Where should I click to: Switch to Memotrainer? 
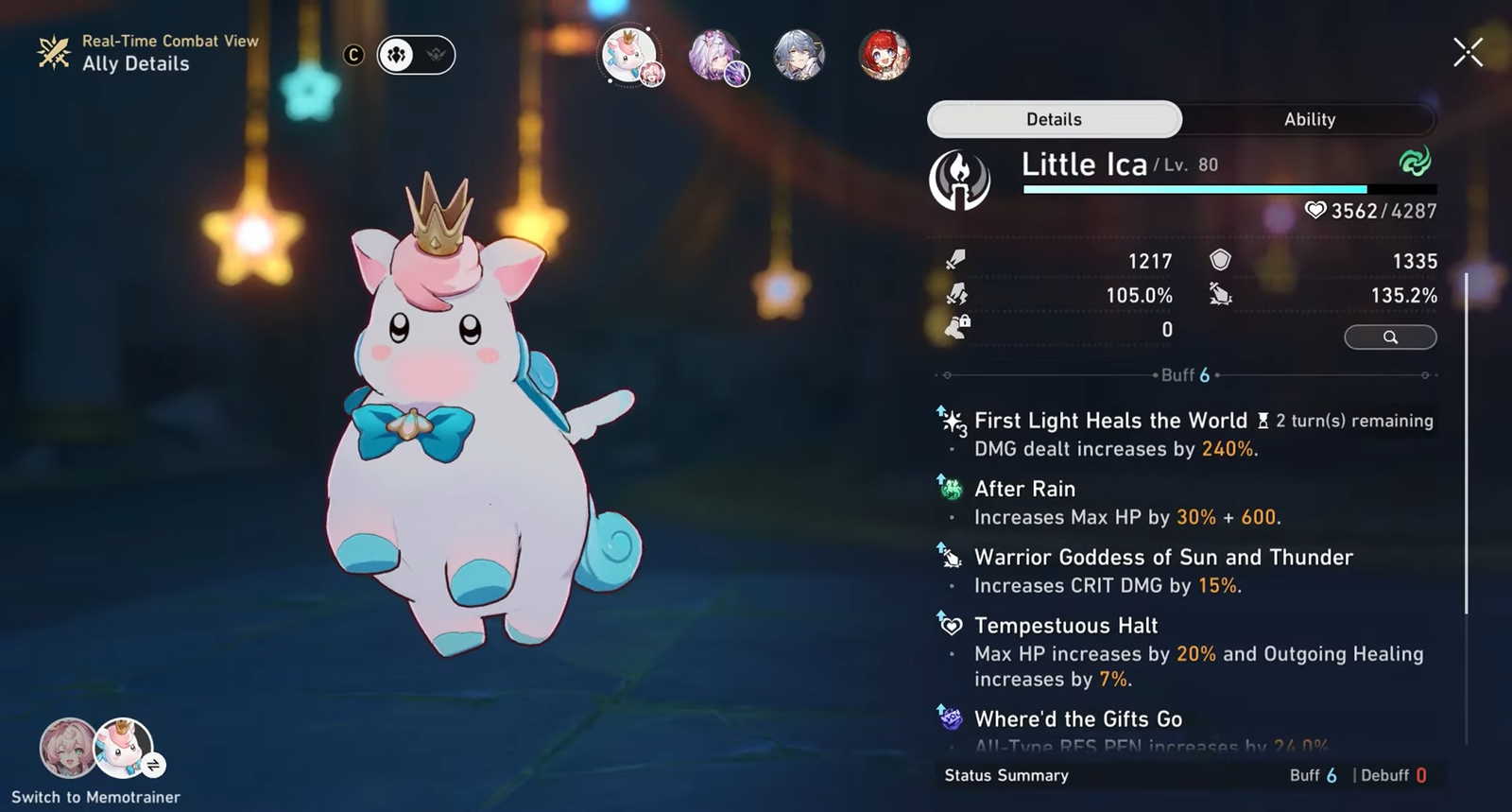click(96, 750)
